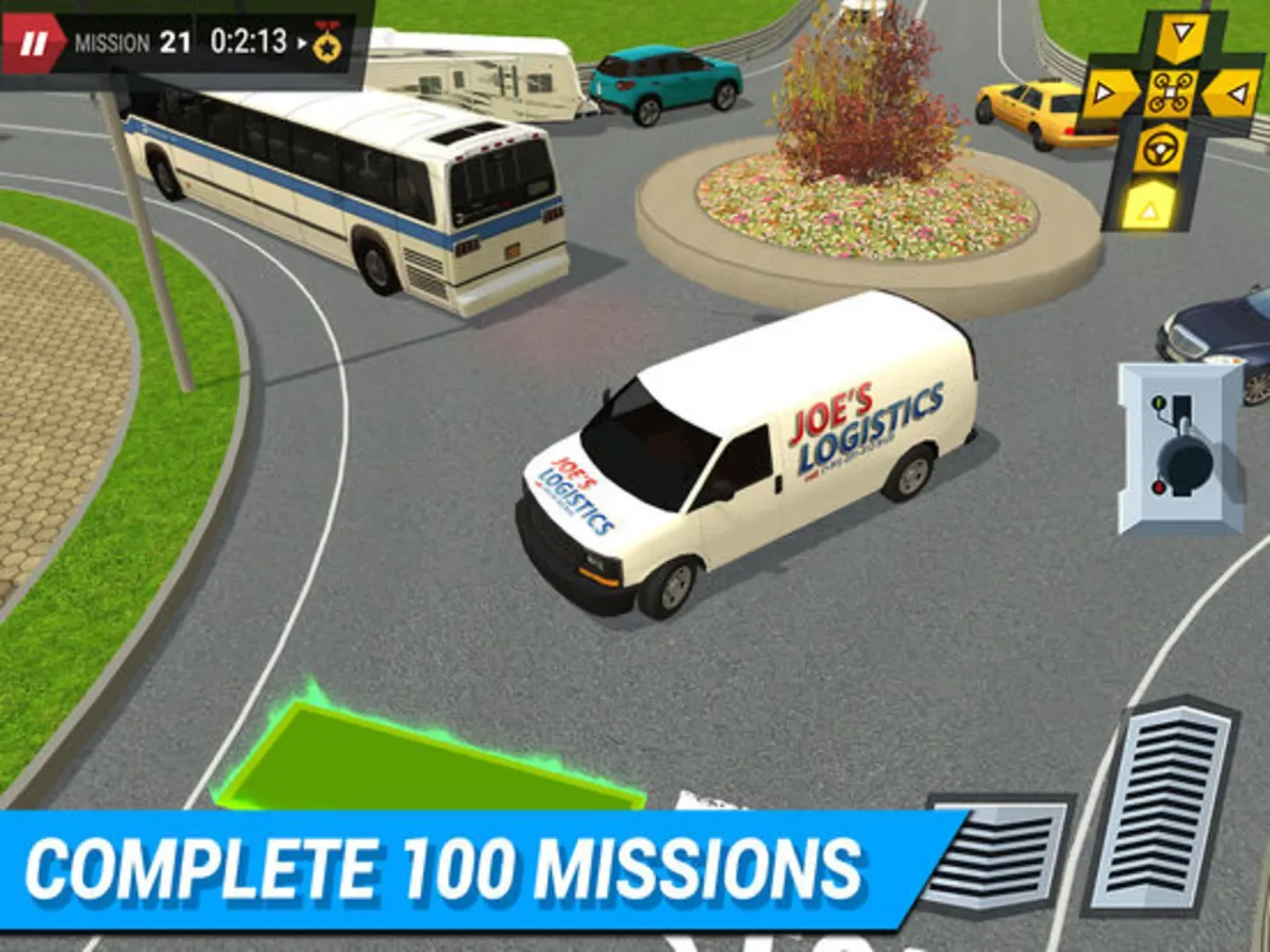Toggle the green indicator light on the box
Viewport: 1270px width, 952px height.
coord(1158,402)
